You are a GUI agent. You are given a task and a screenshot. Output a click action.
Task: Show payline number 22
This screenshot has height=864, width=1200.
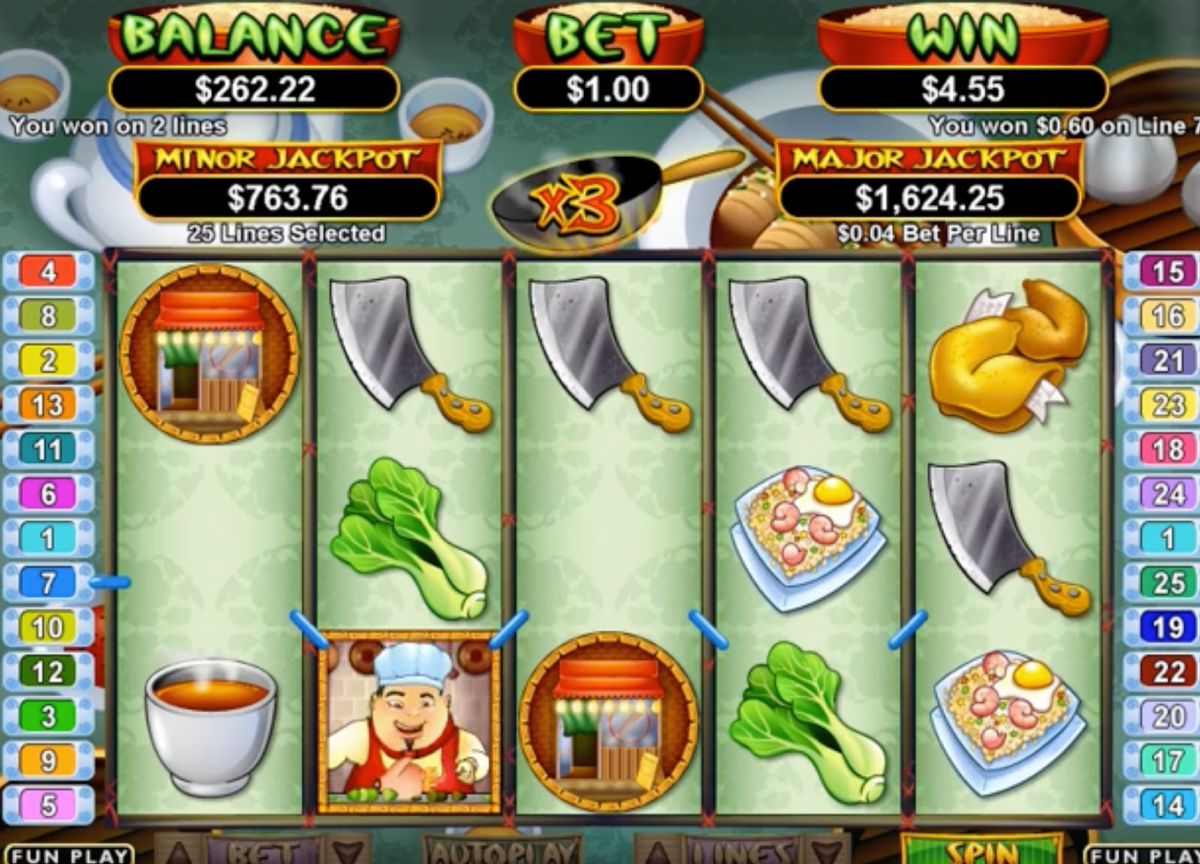tap(1167, 671)
